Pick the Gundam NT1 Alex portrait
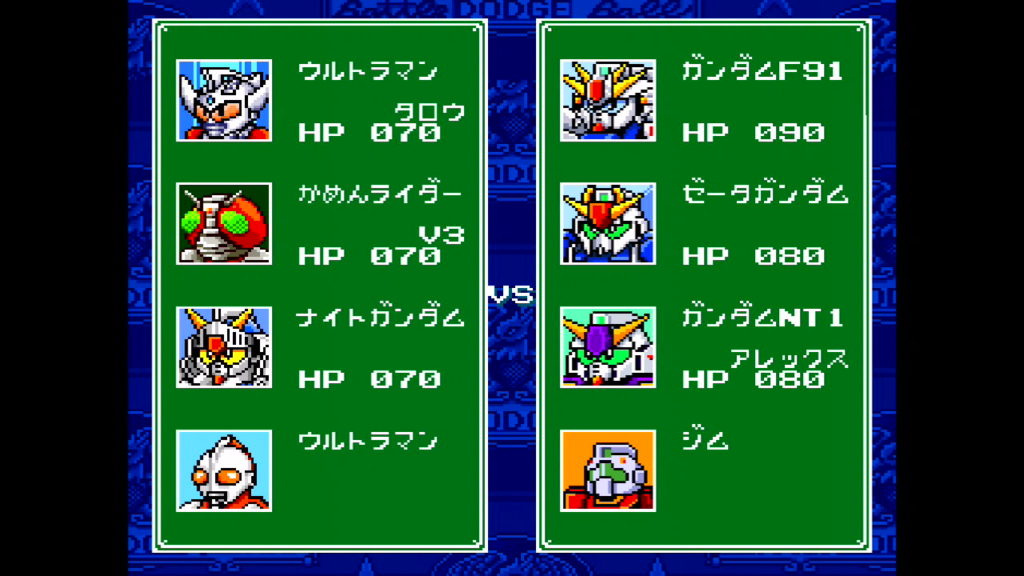This screenshot has width=1024, height=576. pyautogui.click(x=608, y=347)
